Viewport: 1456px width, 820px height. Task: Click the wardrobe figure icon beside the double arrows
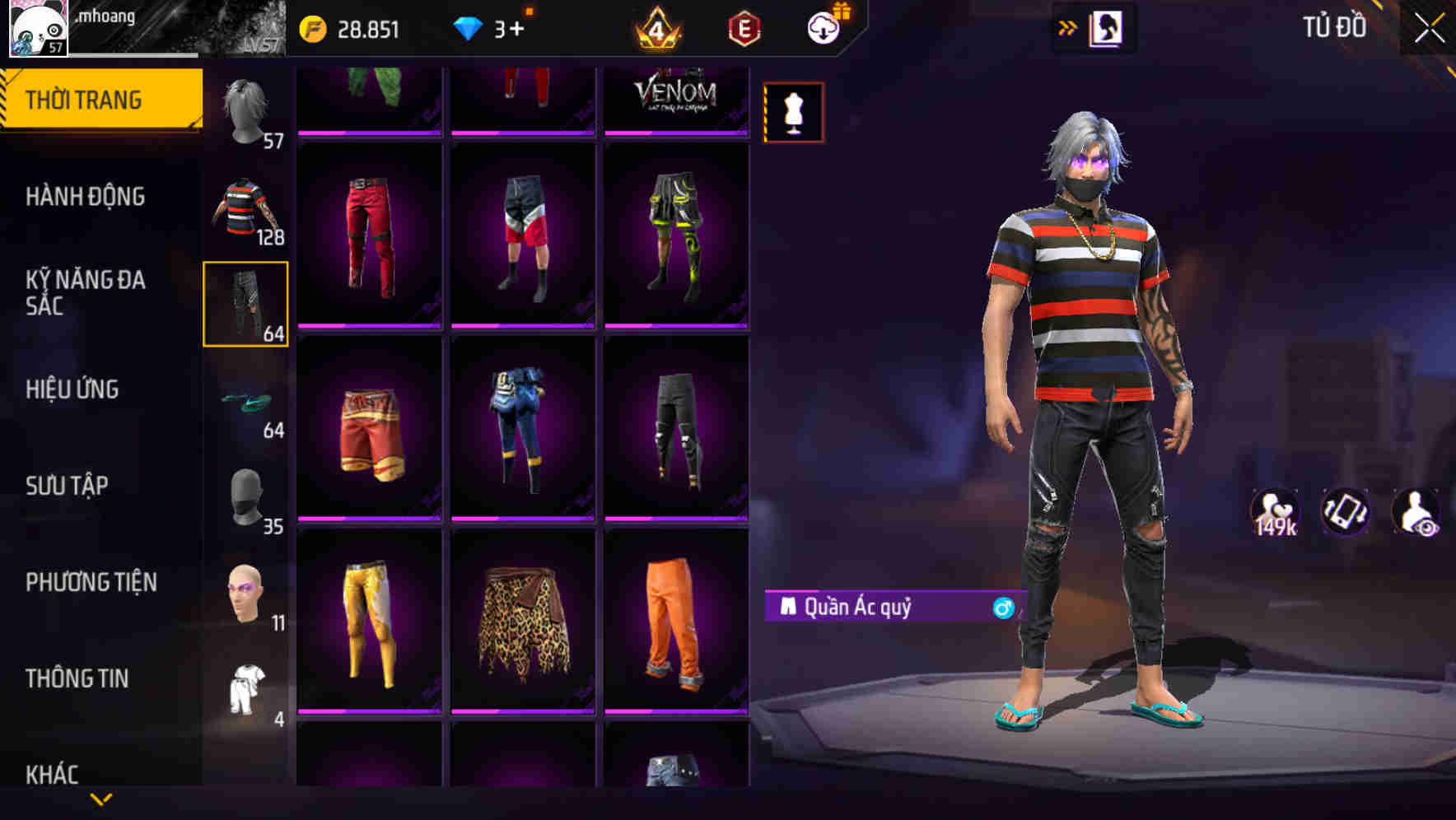(x=1108, y=27)
